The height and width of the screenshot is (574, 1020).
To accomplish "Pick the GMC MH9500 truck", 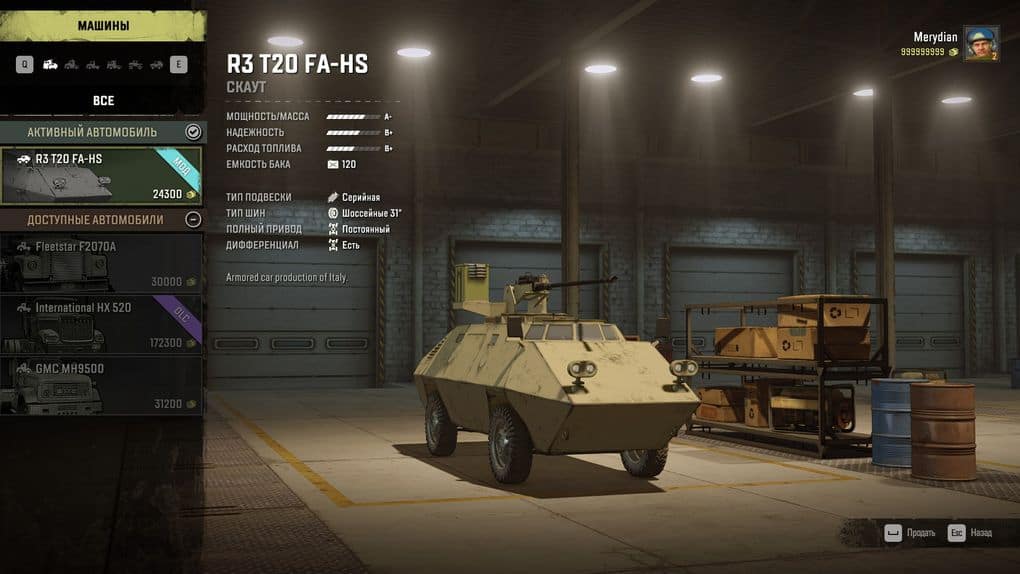I will (102, 386).
